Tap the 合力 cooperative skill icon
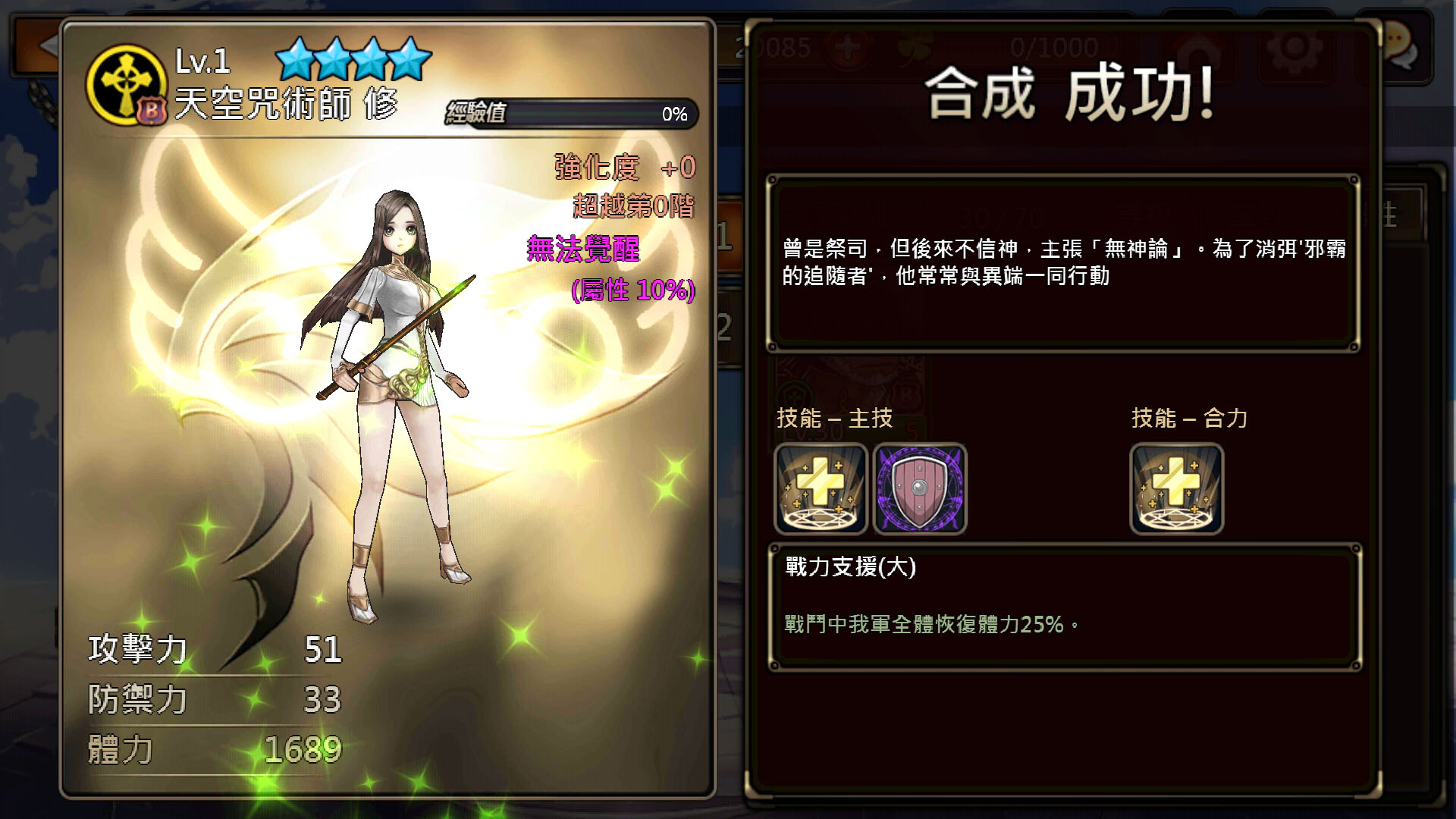 [1176, 489]
